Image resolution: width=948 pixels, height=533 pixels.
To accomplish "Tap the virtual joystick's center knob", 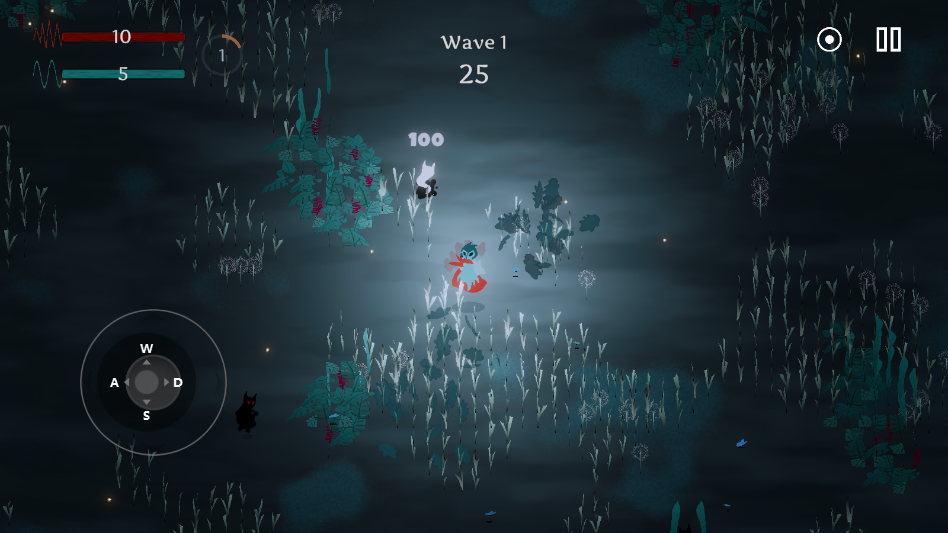I will (147, 382).
